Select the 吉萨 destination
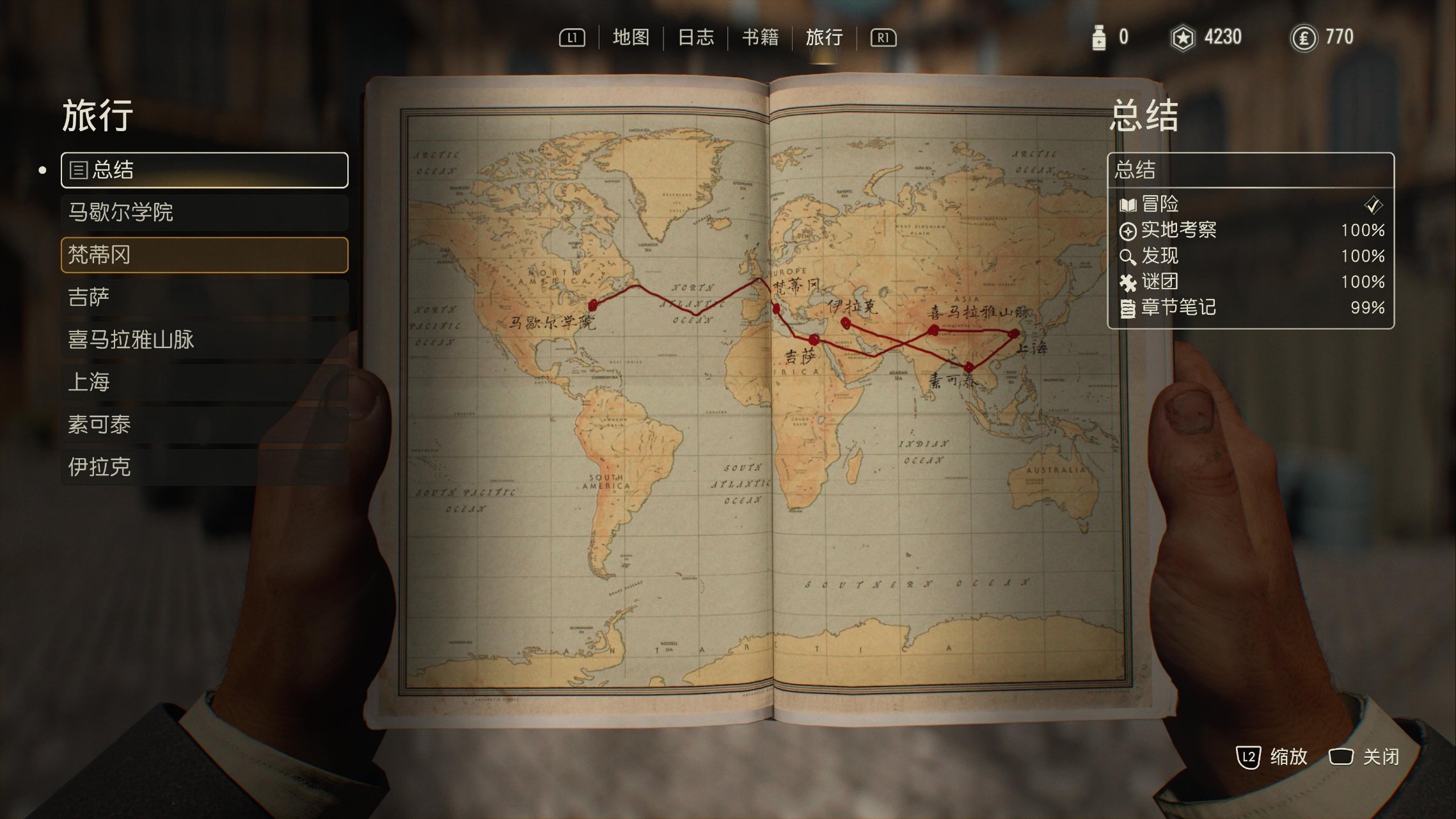1456x819 pixels. pyautogui.click(x=205, y=298)
